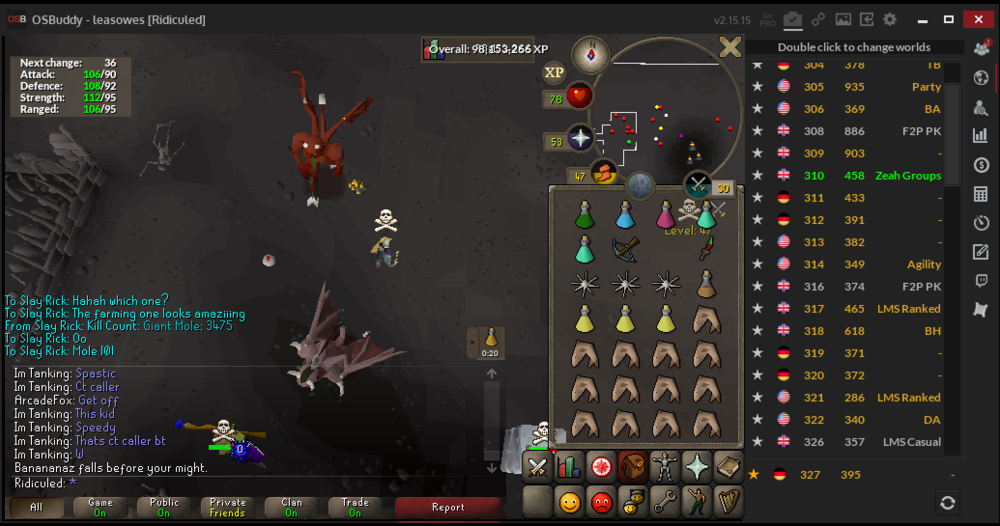This screenshot has width=1000, height=526.
Task: Click the compass to face north
Action: tap(591, 56)
